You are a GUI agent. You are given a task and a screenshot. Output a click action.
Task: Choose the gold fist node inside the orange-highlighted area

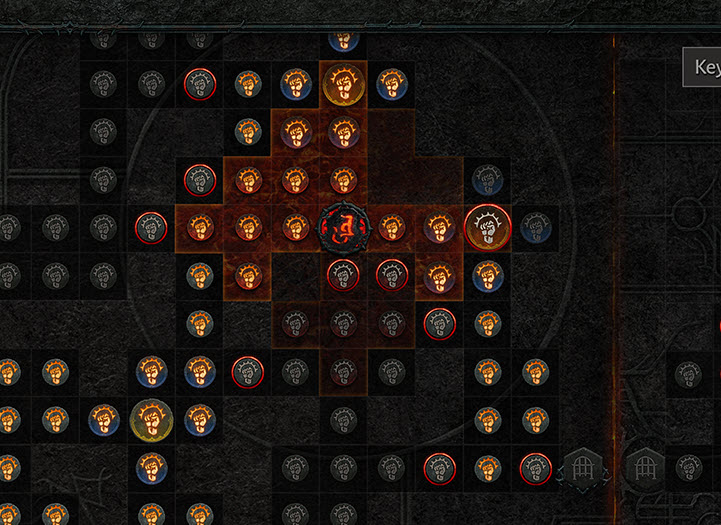[x=343, y=85]
